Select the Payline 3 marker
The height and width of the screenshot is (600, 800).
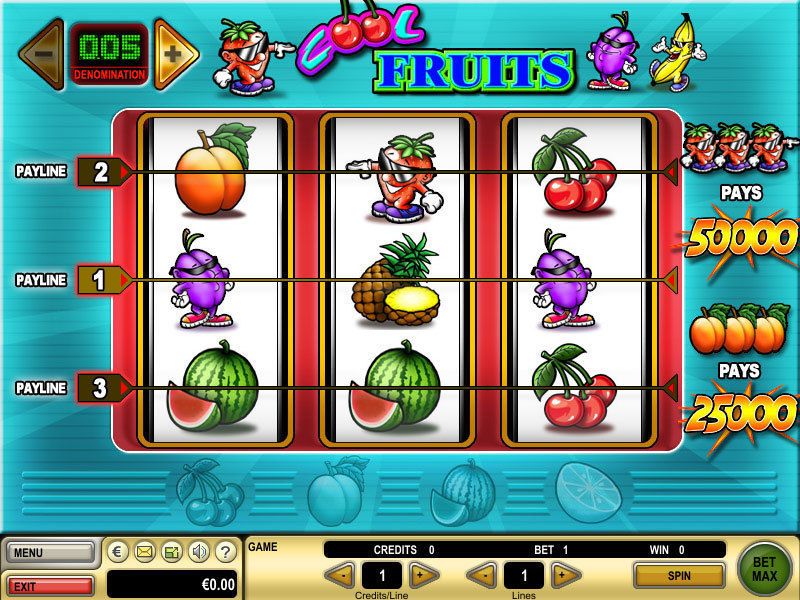click(x=101, y=388)
